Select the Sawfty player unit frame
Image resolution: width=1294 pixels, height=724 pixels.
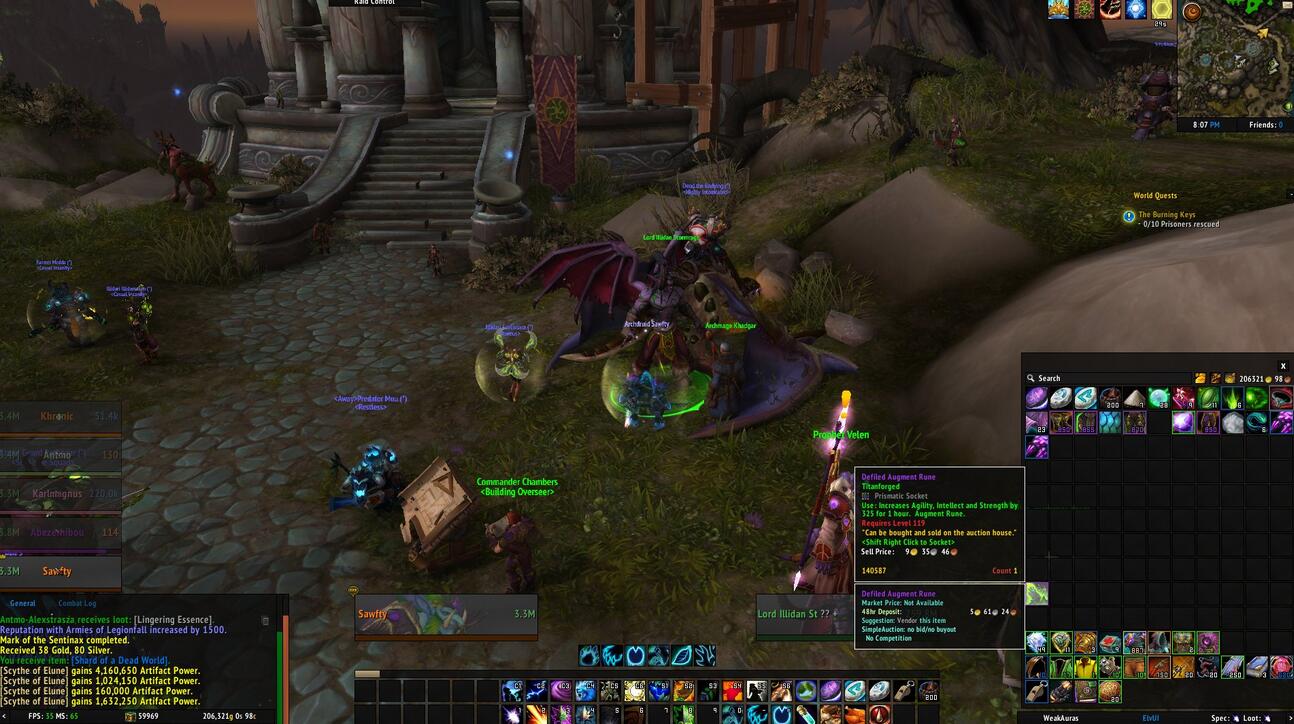[446, 615]
